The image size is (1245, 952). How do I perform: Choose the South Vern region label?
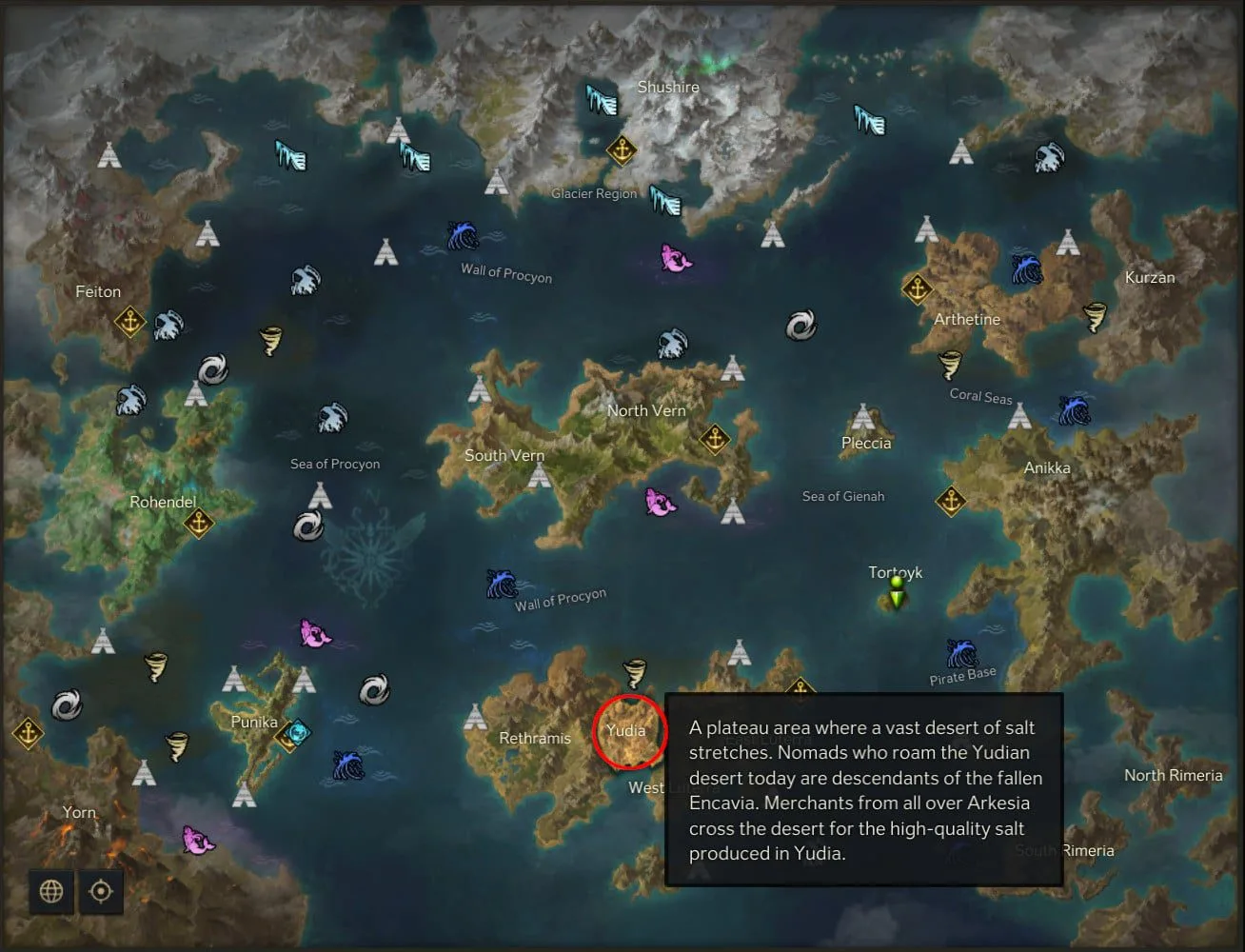coord(504,455)
